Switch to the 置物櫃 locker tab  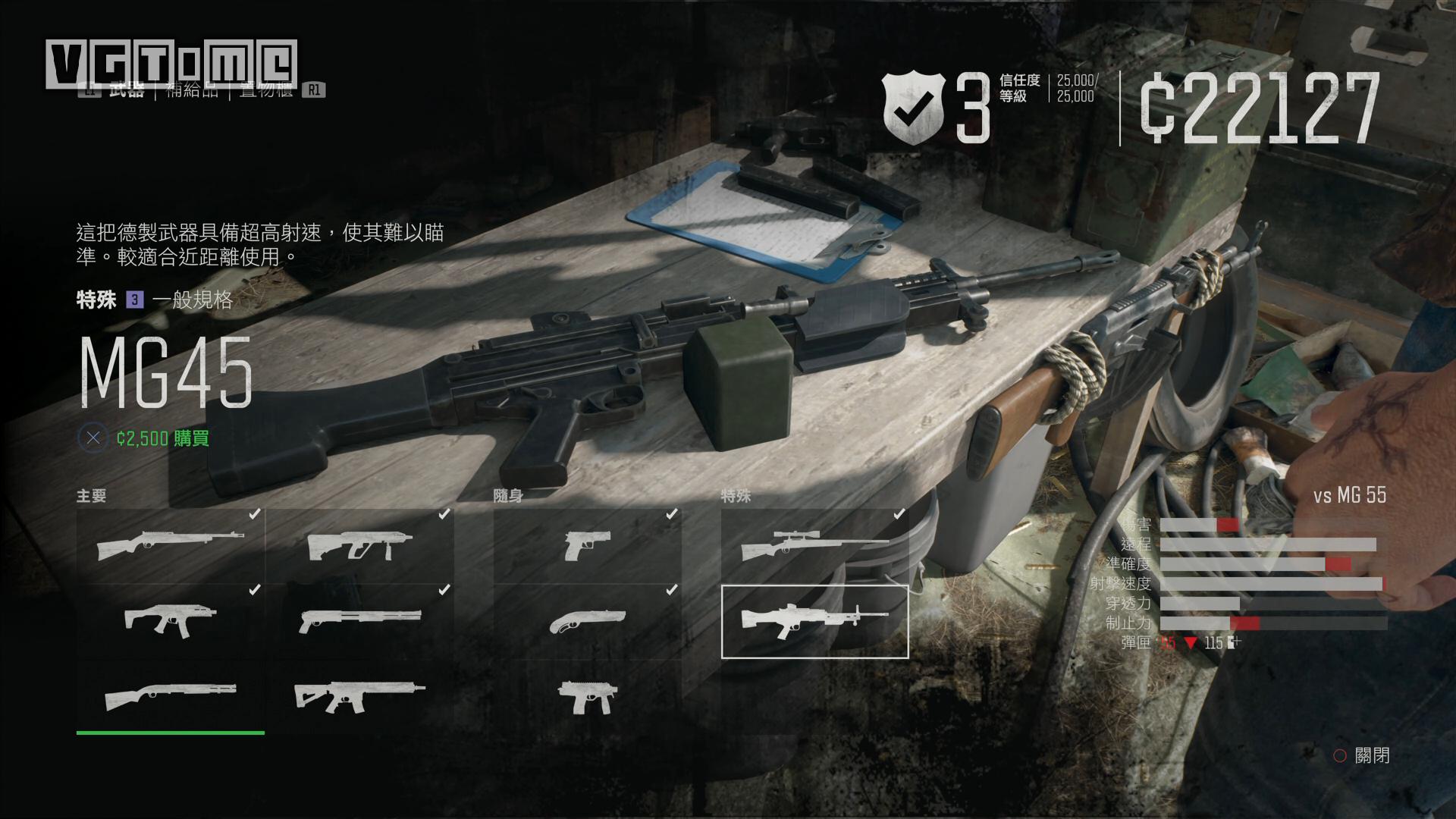tap(266, 90)
